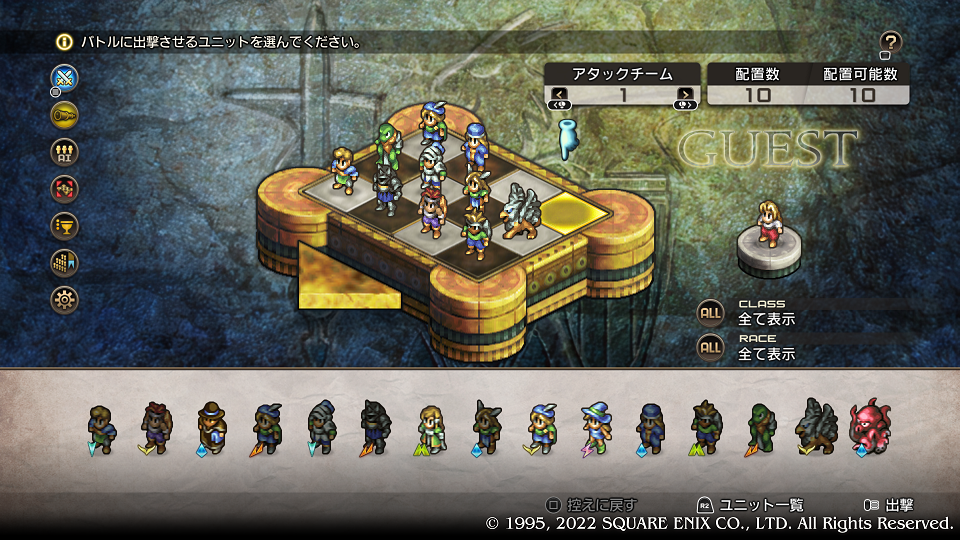Select the crossed swords battle party icon
The width and height of the screenshot is (960, 540).
click(64, 77)
